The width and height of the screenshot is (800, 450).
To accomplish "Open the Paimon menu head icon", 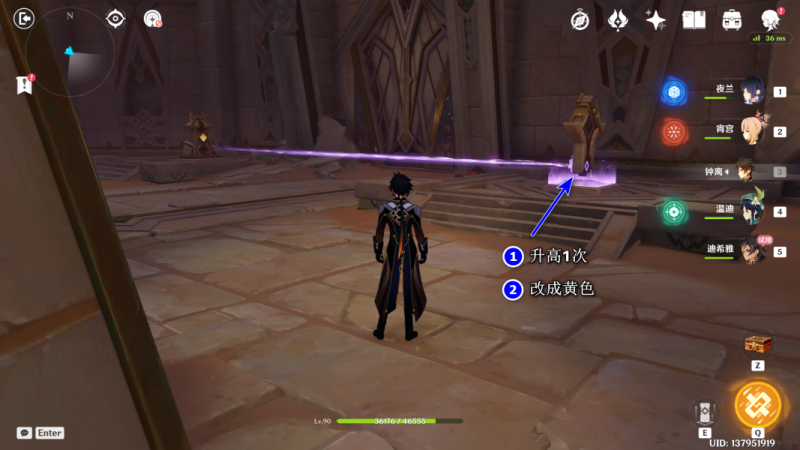I will [x=770, y=20].
